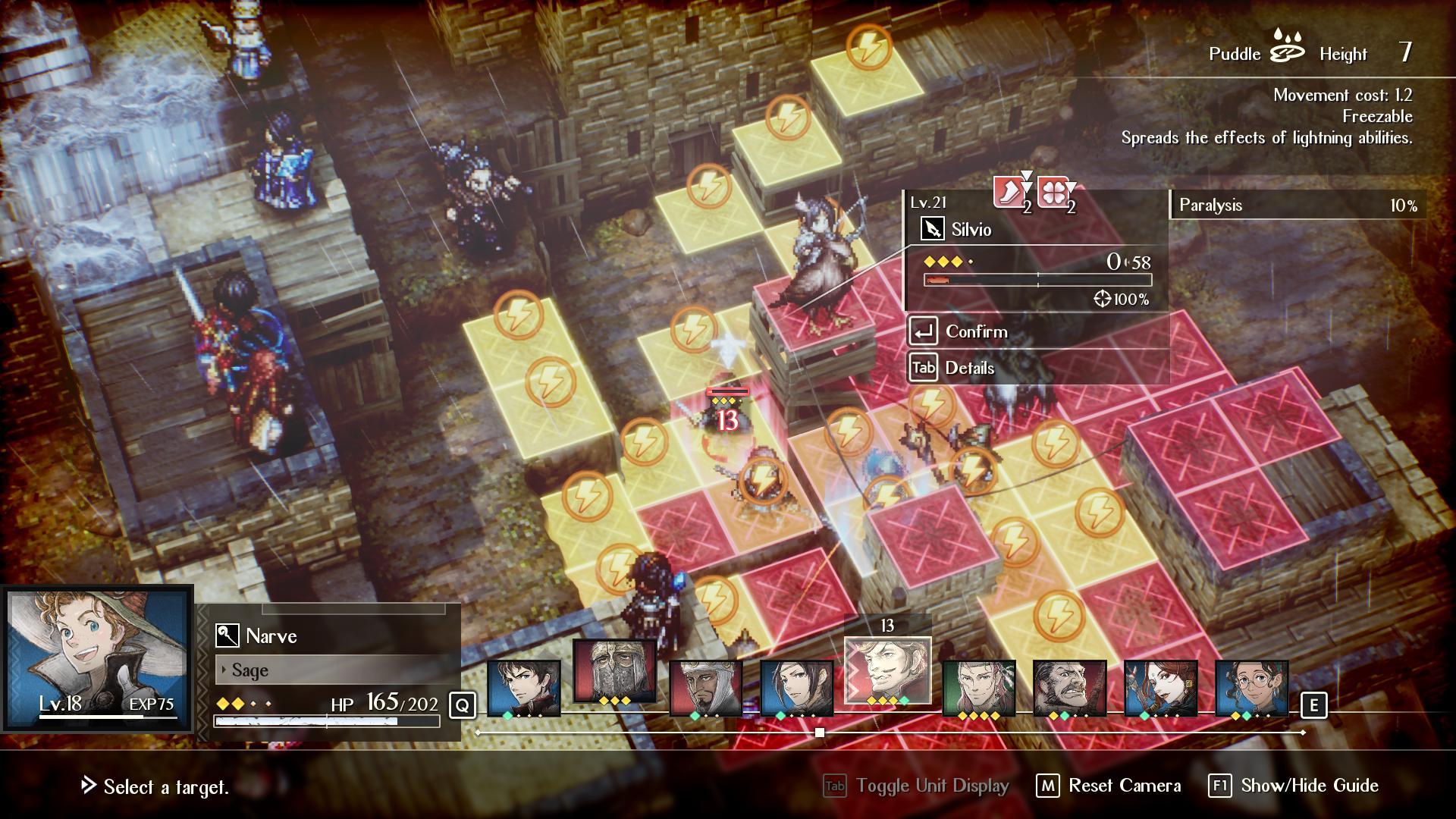Select the helmeted knight in turn order
The image size is (1456, 819).
pyautogui.click(x=614, y=672)
